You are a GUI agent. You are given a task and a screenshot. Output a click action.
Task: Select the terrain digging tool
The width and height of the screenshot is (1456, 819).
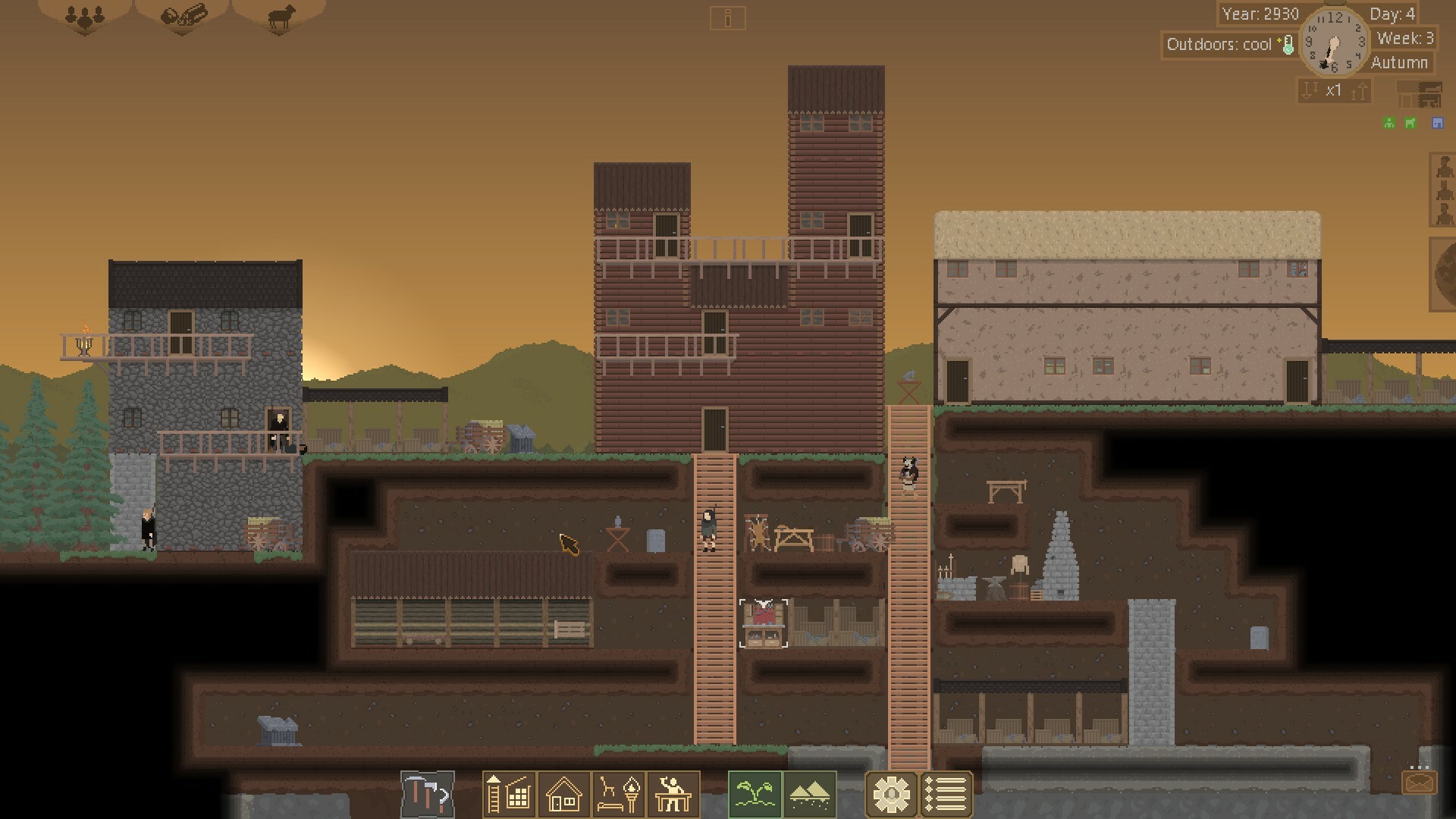[811, 794]
